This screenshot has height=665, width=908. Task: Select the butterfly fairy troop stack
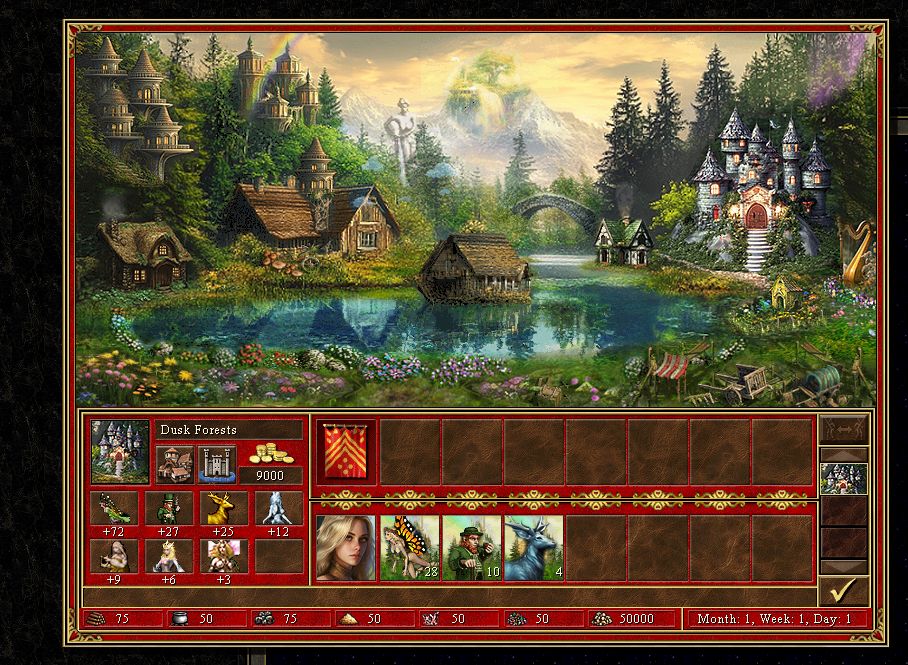coord(410,548)
